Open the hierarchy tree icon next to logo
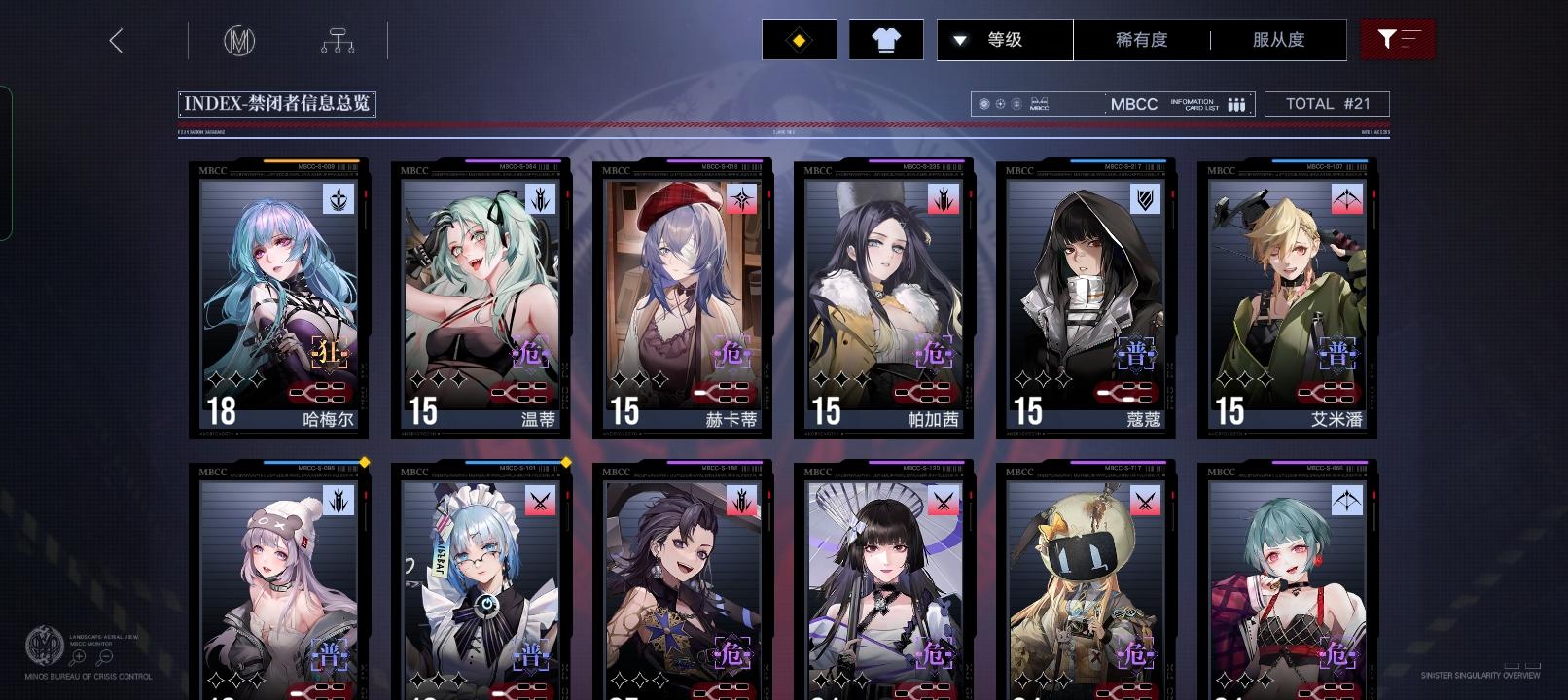 [x=336, y=40]
